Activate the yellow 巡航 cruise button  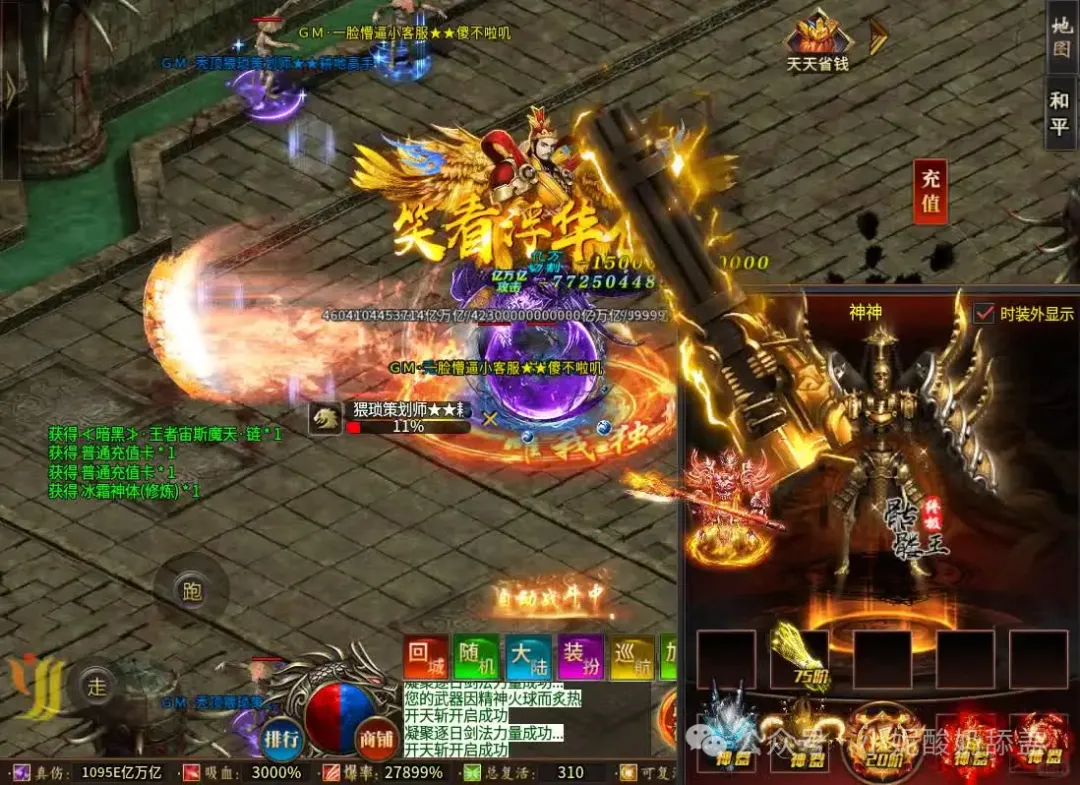point(632,659)
